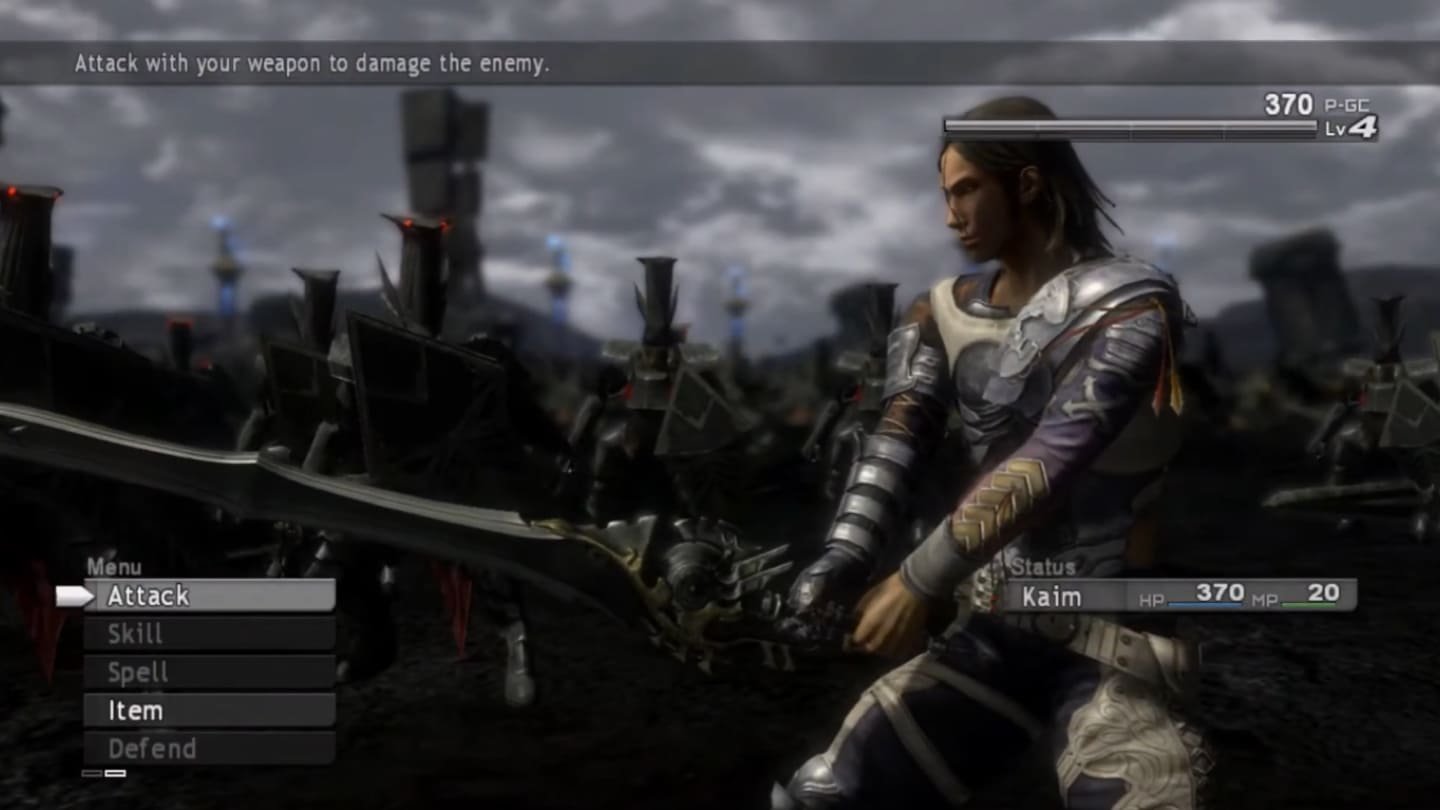Click the filled page indicator below Defend
This screenshot has width=1440, height=810.
coord(114,773)
